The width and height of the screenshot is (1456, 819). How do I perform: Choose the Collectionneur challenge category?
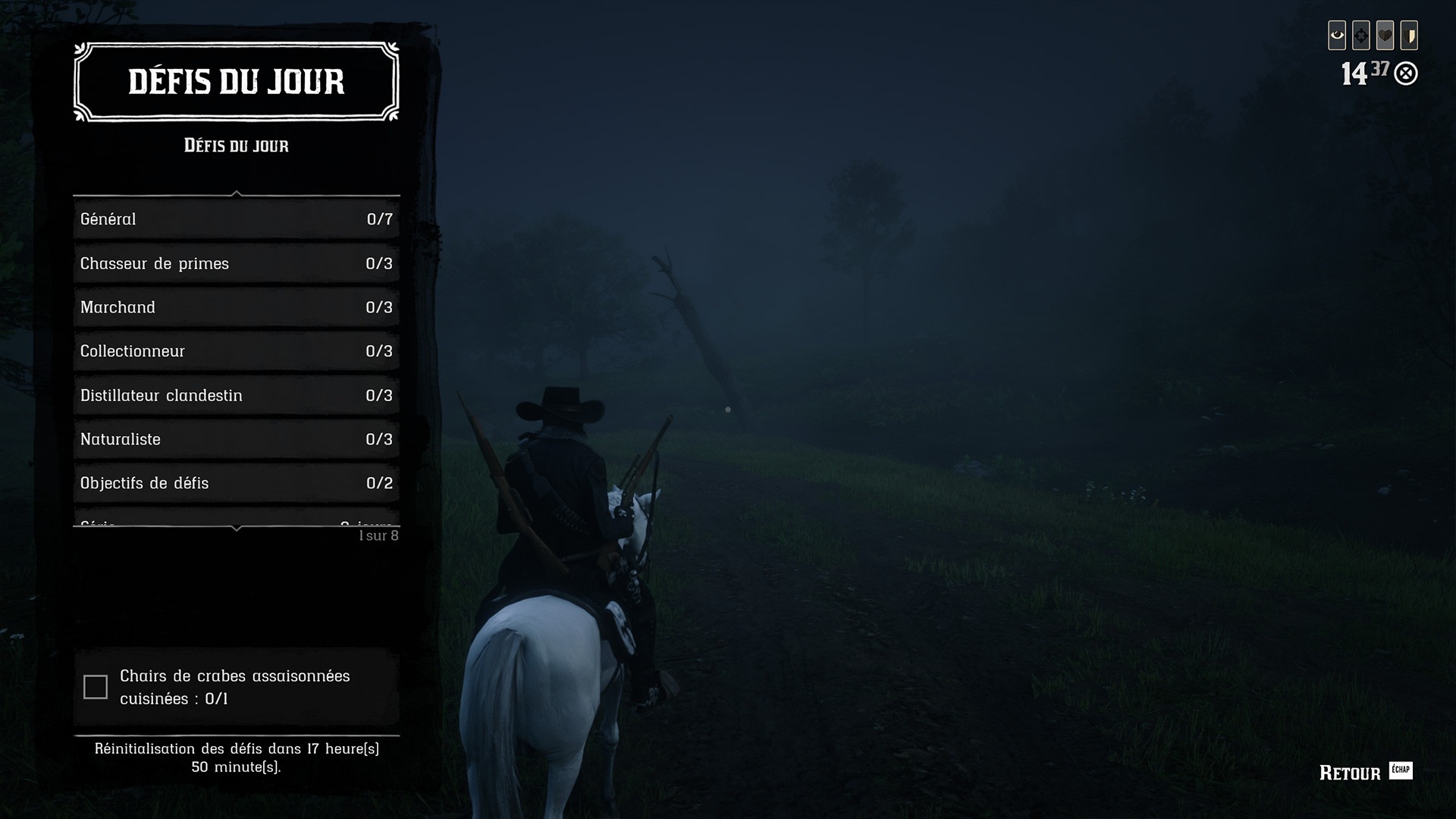coord(236,351)
